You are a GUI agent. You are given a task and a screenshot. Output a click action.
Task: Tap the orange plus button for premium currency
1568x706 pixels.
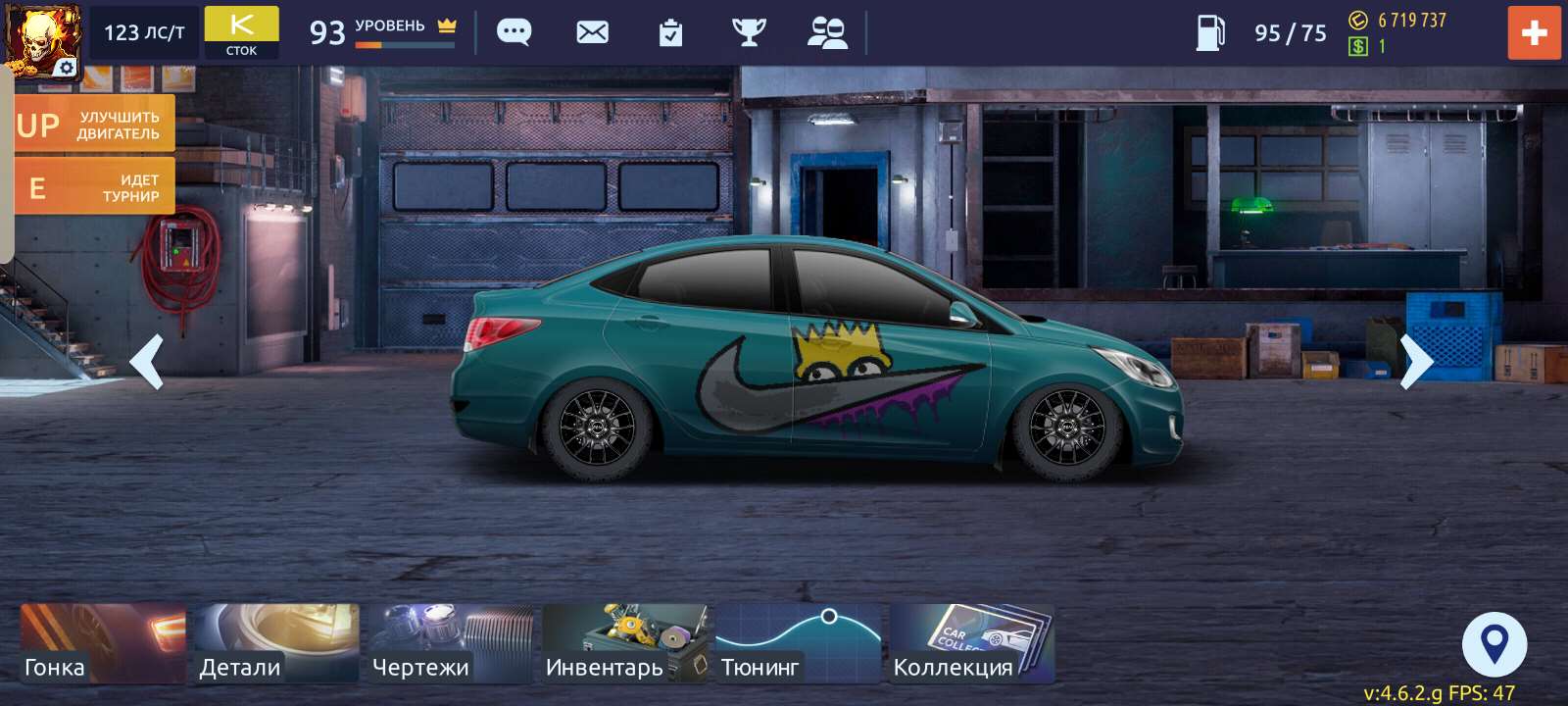point(1534,32)
